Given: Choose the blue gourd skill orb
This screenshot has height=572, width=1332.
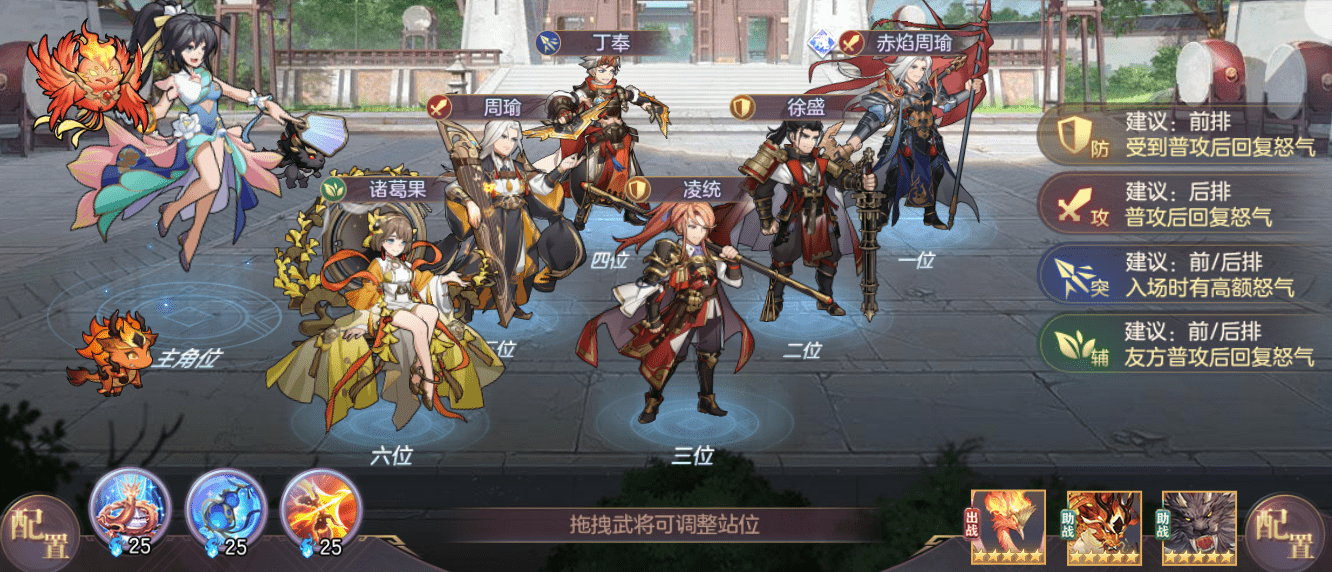Looking at the screenshot, I should (226, 508).
